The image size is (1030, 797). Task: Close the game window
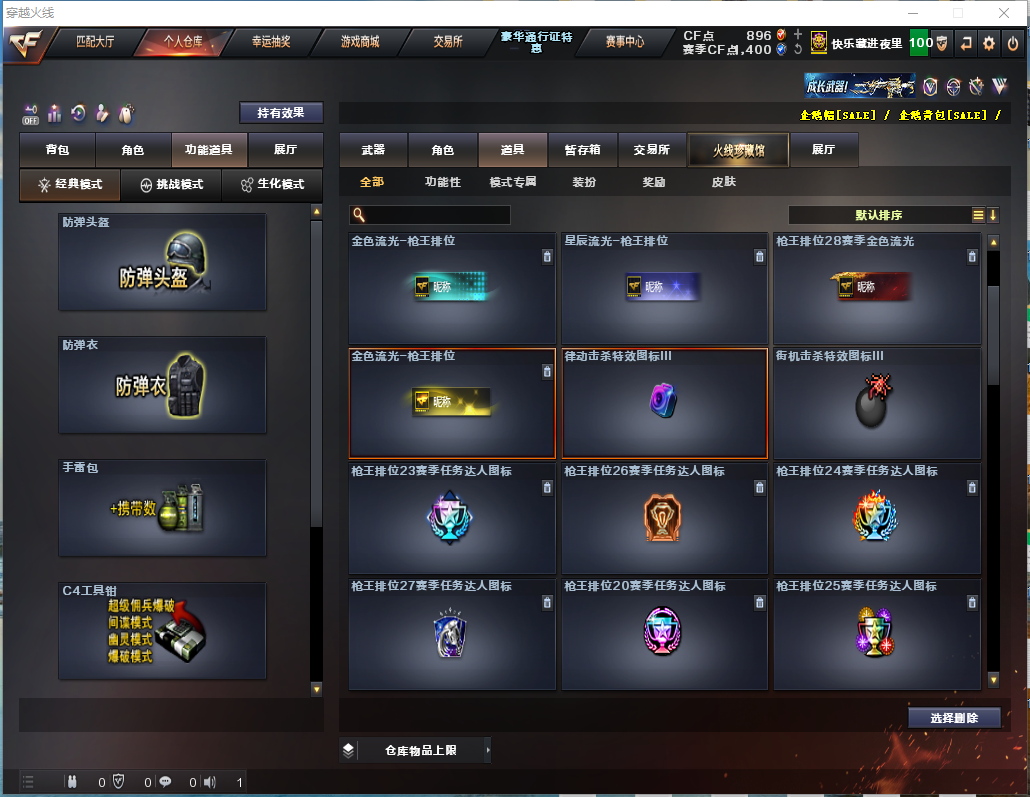point(1004,13)
